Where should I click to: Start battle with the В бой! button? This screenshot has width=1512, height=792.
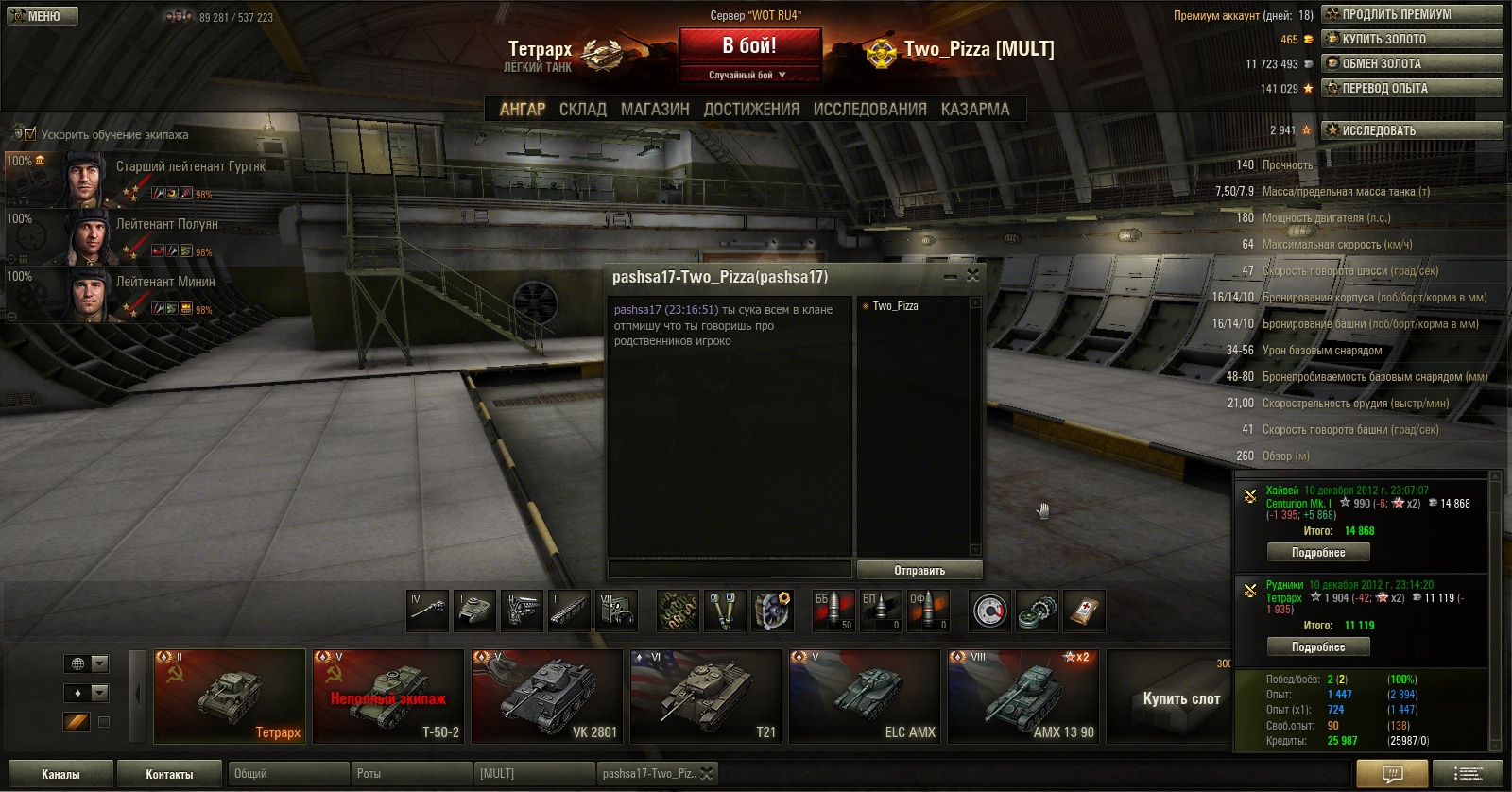pos(749,45)
